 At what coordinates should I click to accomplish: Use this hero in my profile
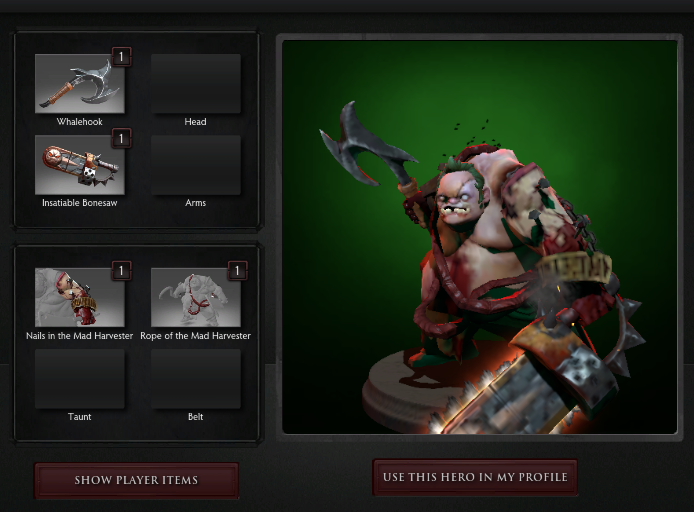tap(475, 477)
